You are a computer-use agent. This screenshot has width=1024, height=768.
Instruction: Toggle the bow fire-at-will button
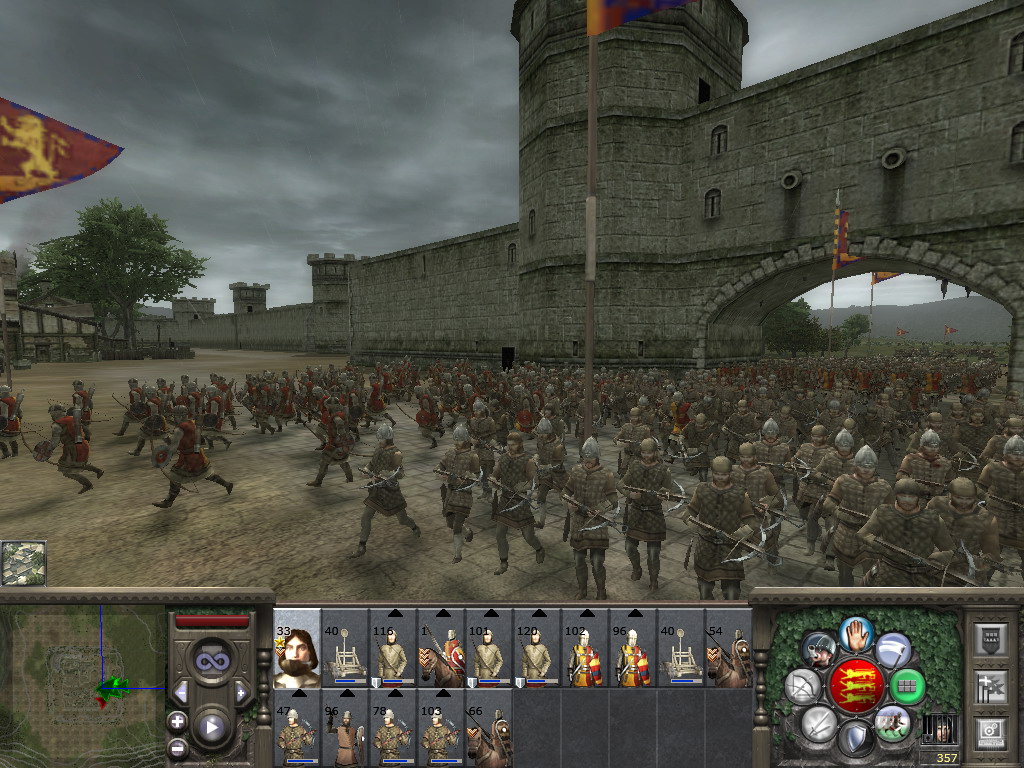tap(803, 687)
